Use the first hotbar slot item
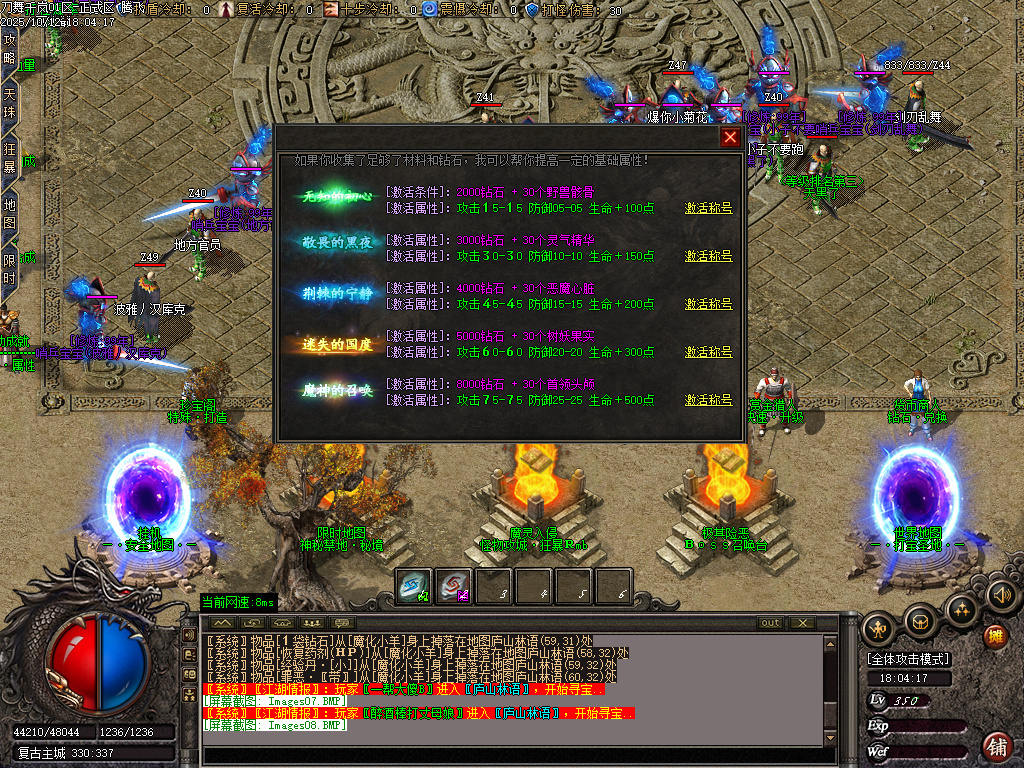 [x=414, y=587]
